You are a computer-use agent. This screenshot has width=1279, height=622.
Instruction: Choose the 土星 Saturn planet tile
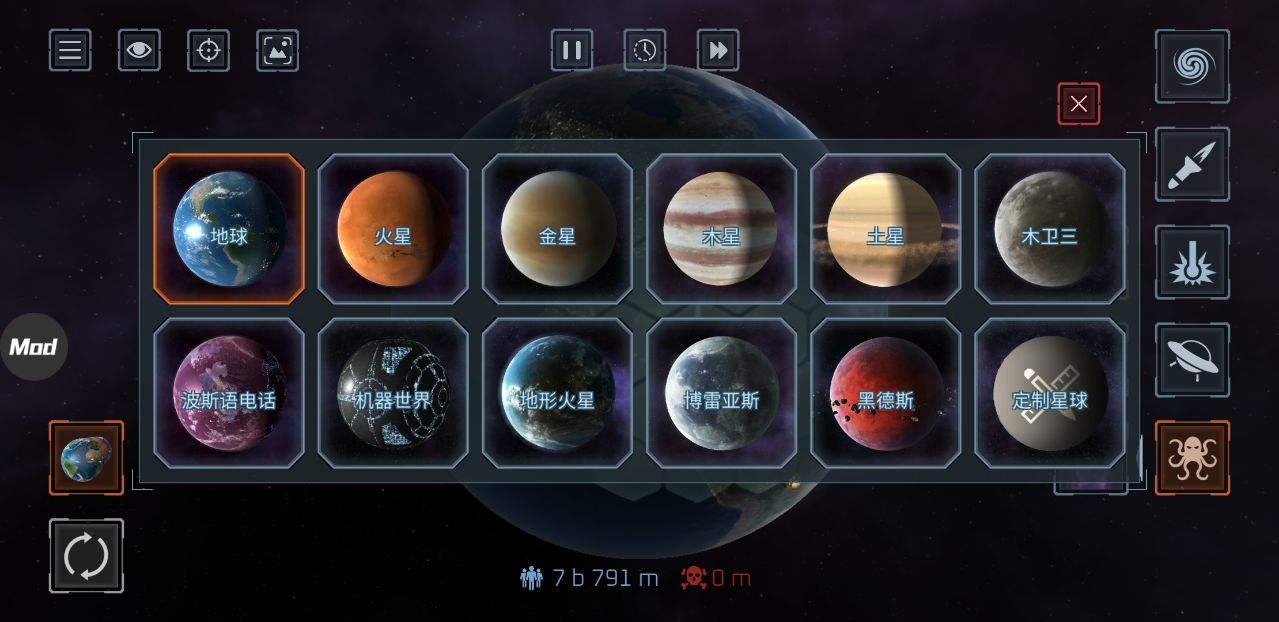(x=885, y=229)
